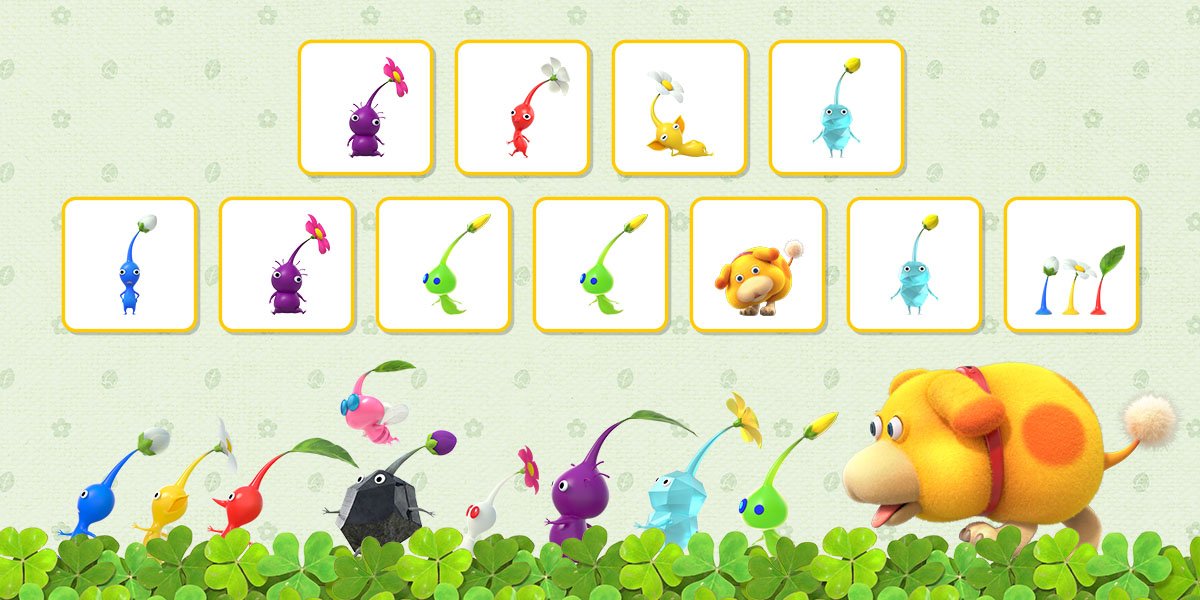Select the red Pikmin card
This screenshot has height=600, width=1200.
522,108
